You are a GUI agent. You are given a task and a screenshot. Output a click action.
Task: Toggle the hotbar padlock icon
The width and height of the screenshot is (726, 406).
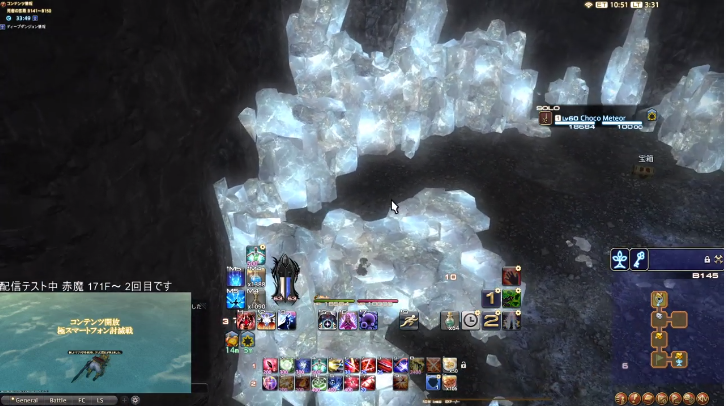(x=463, y=366)
